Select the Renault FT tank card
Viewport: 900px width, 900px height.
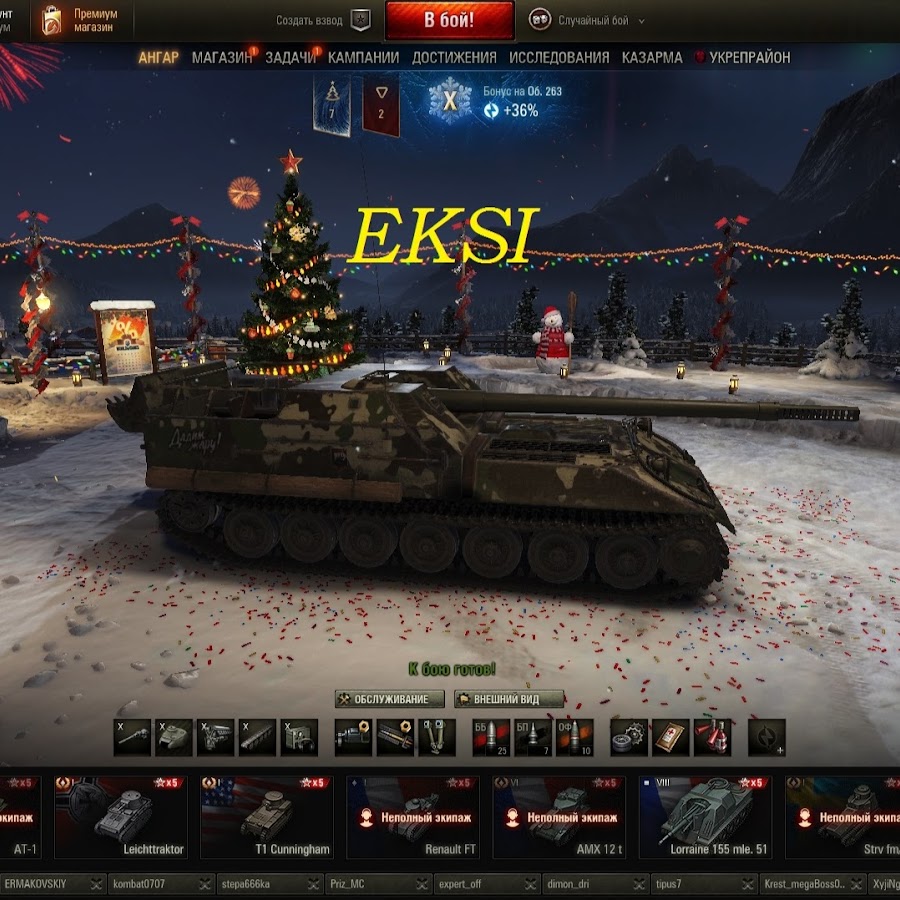(x=413, y=816)
